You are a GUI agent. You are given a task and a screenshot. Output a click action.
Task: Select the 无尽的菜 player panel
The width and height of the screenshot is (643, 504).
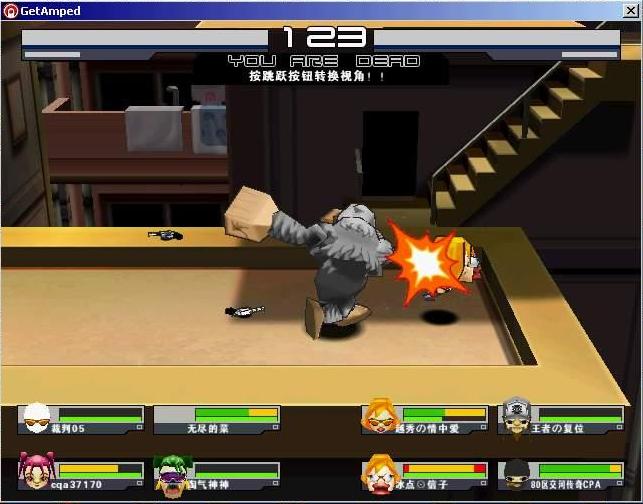tap(218, 419)
